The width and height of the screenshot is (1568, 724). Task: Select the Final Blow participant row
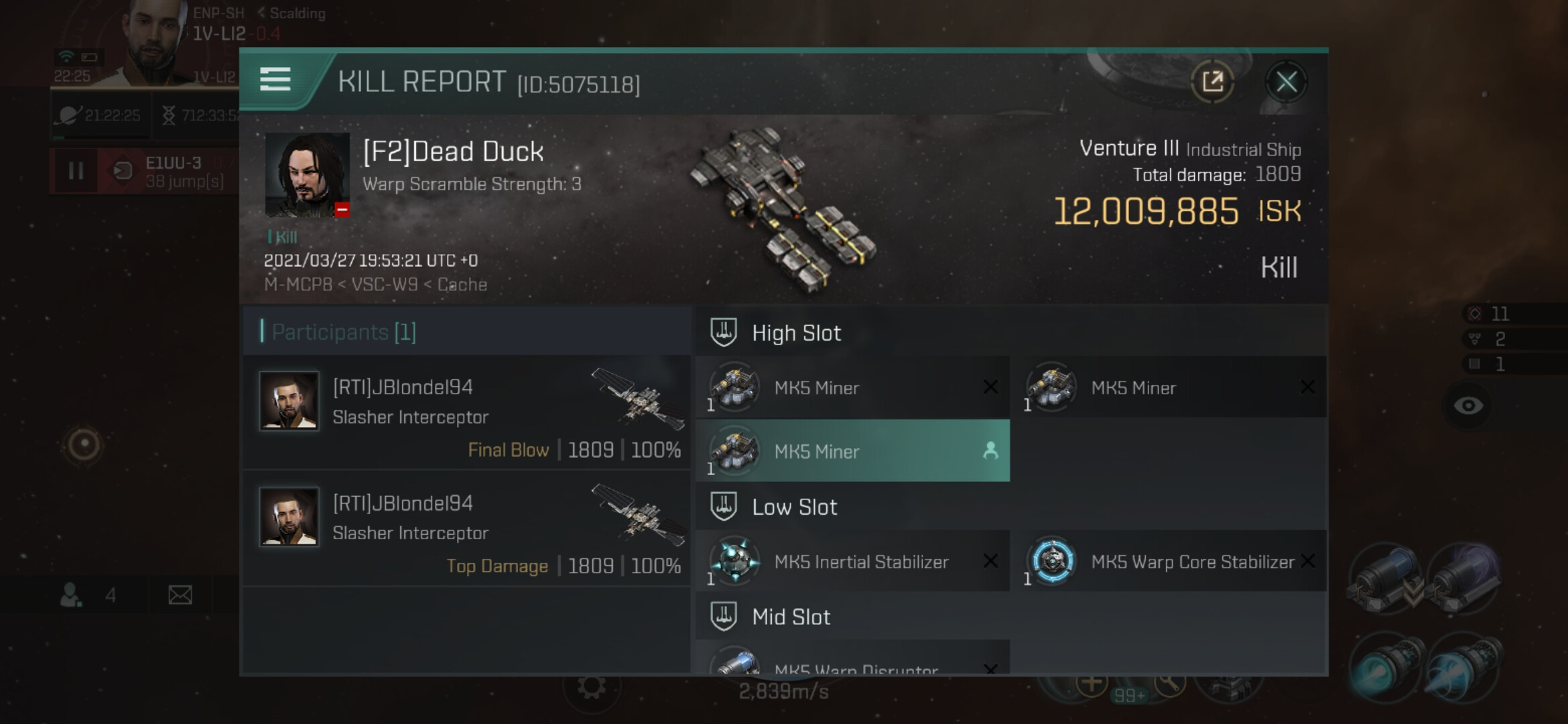coord(467,412)
